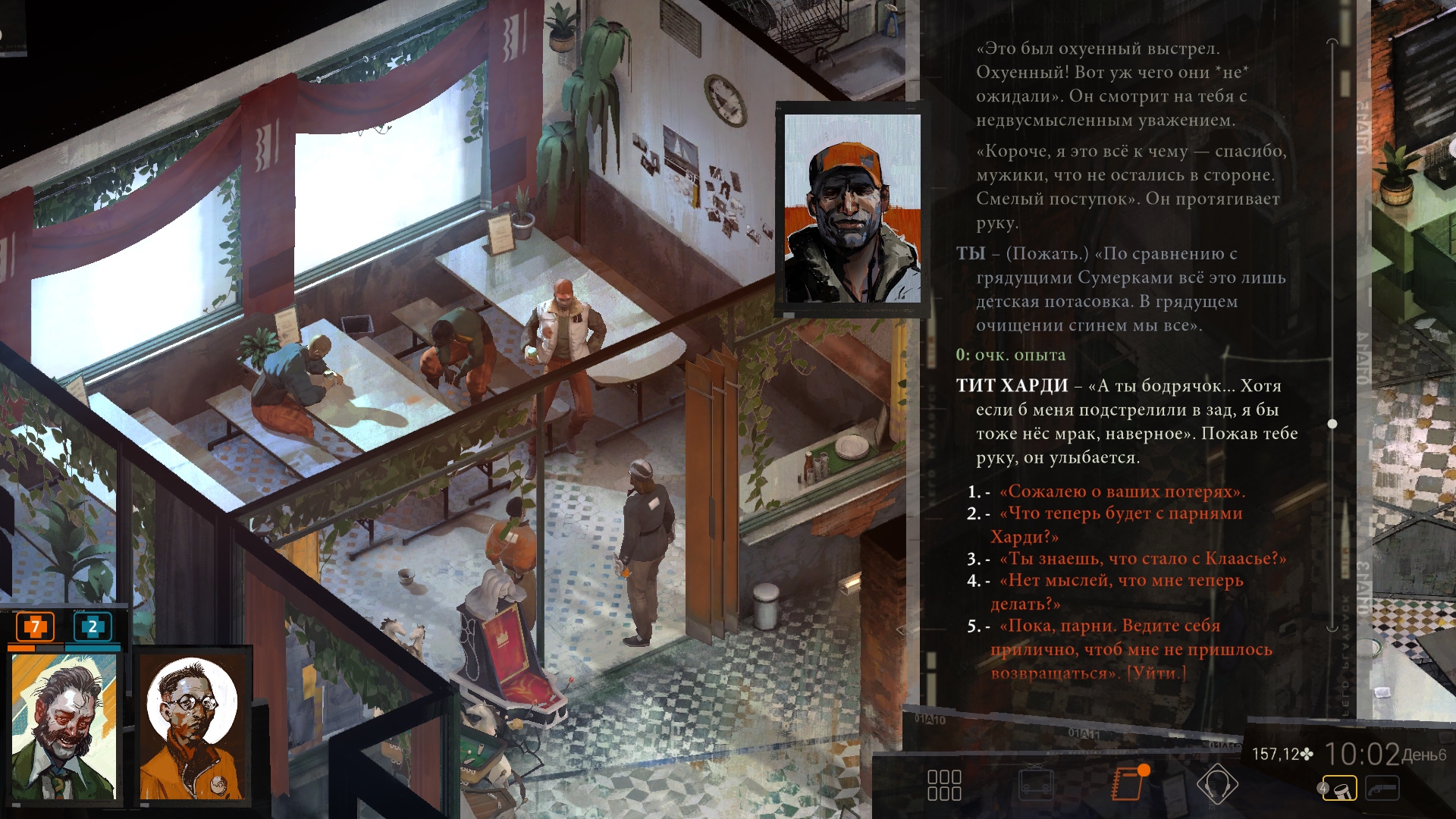Click Titus Hardie's dialogue portrait
The image size is (1456, 819).
click(x=852, y=209)
